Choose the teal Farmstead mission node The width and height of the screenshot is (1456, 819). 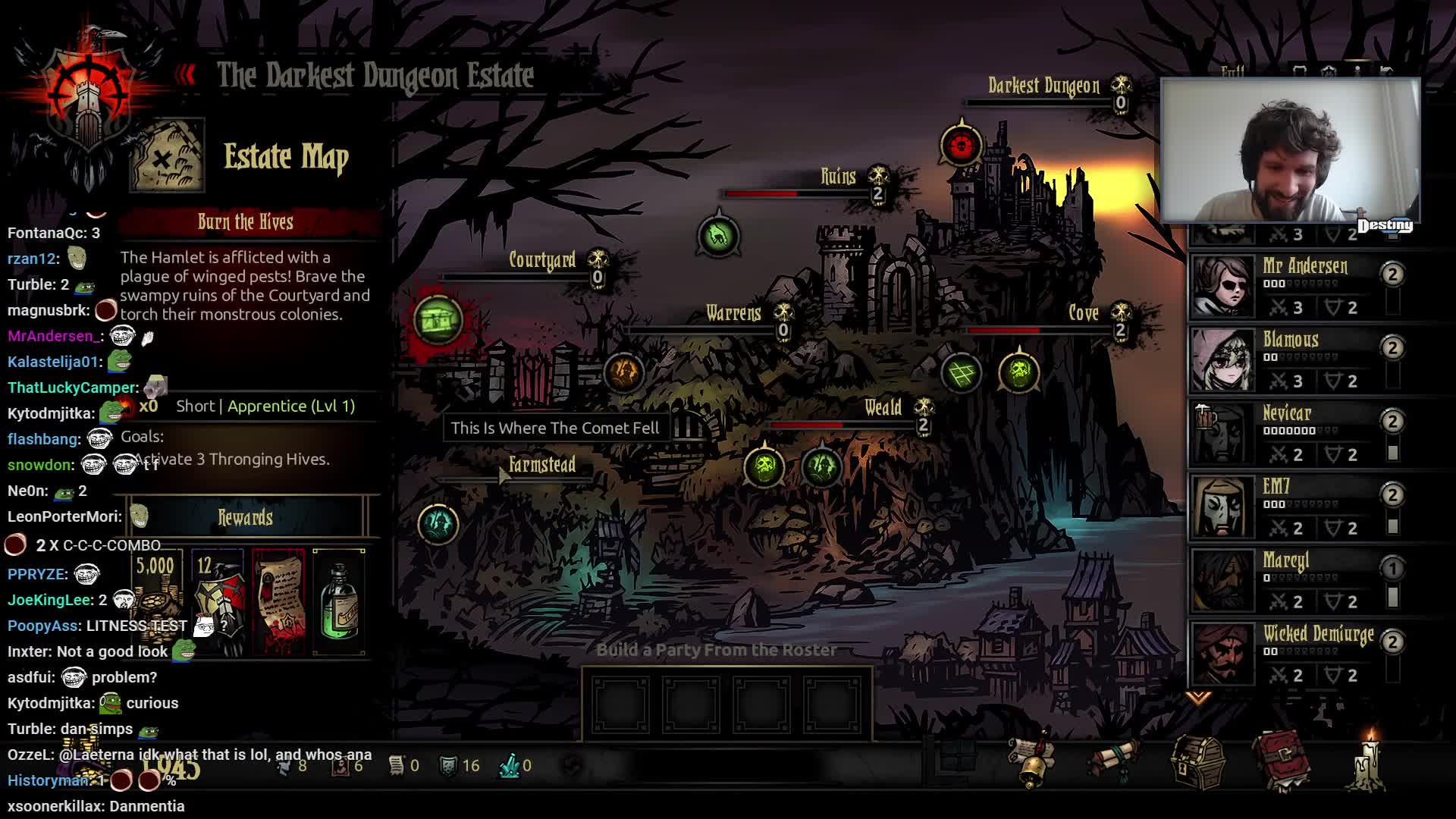click(x=438, y=524)
